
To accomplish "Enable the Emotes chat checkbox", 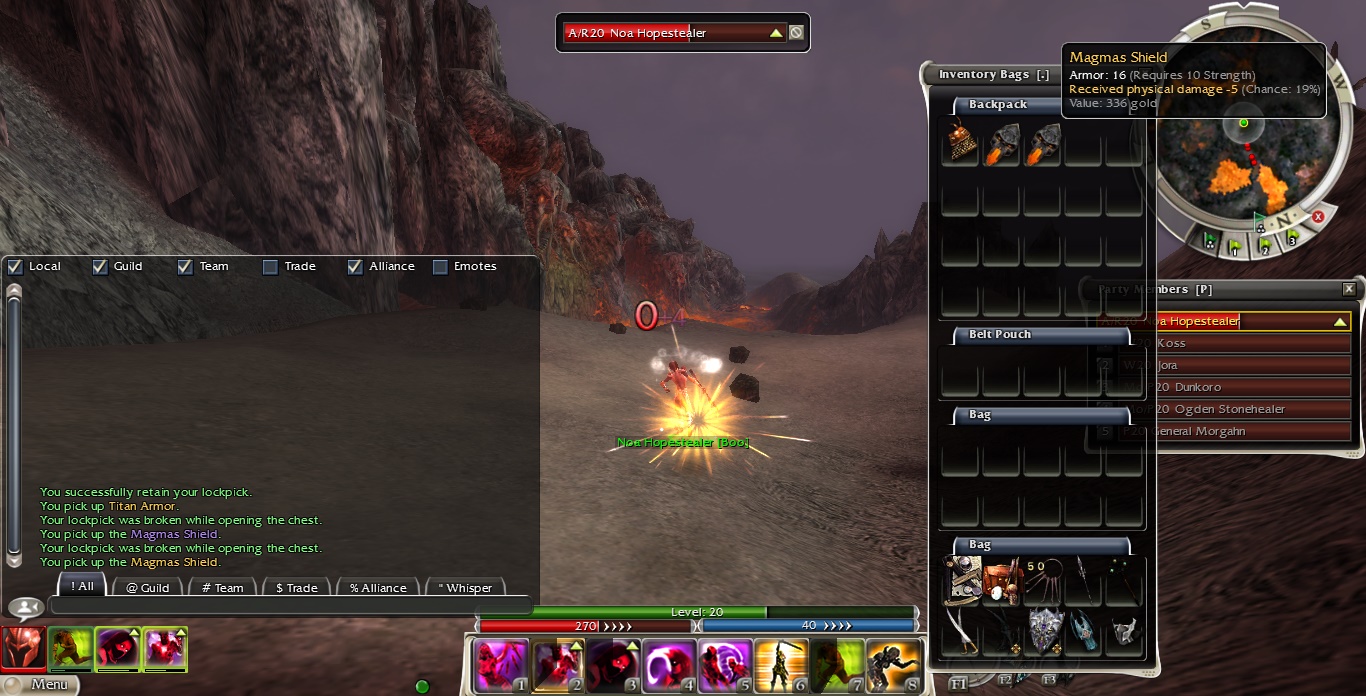I will (440, 267).
